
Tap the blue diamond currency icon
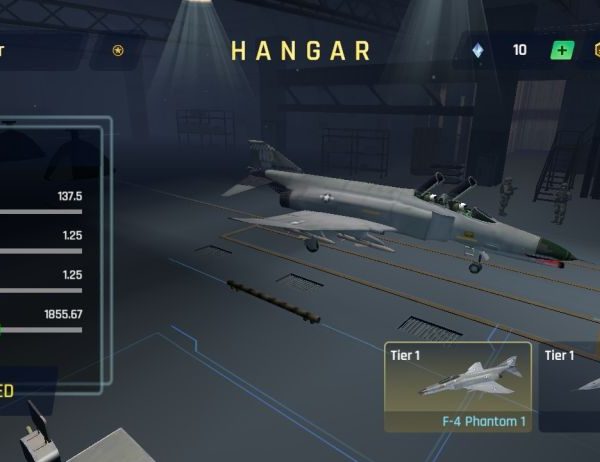pyautogui.click(x=477, y=50)
